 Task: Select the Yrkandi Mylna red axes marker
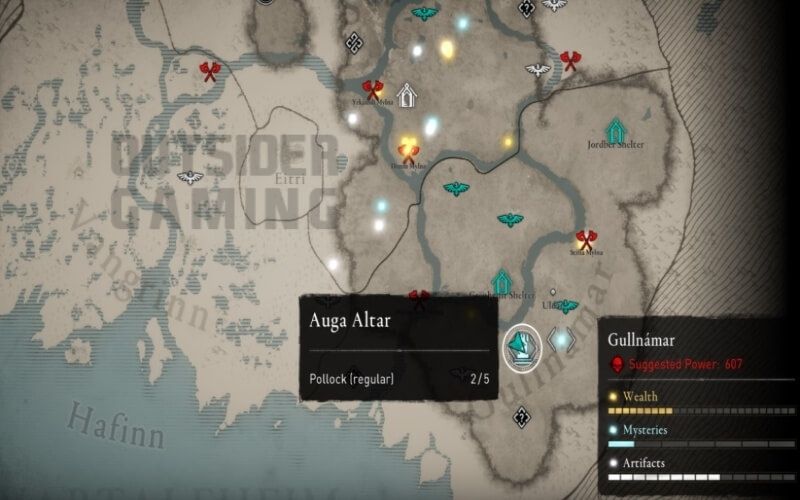(x=372, y=90)
